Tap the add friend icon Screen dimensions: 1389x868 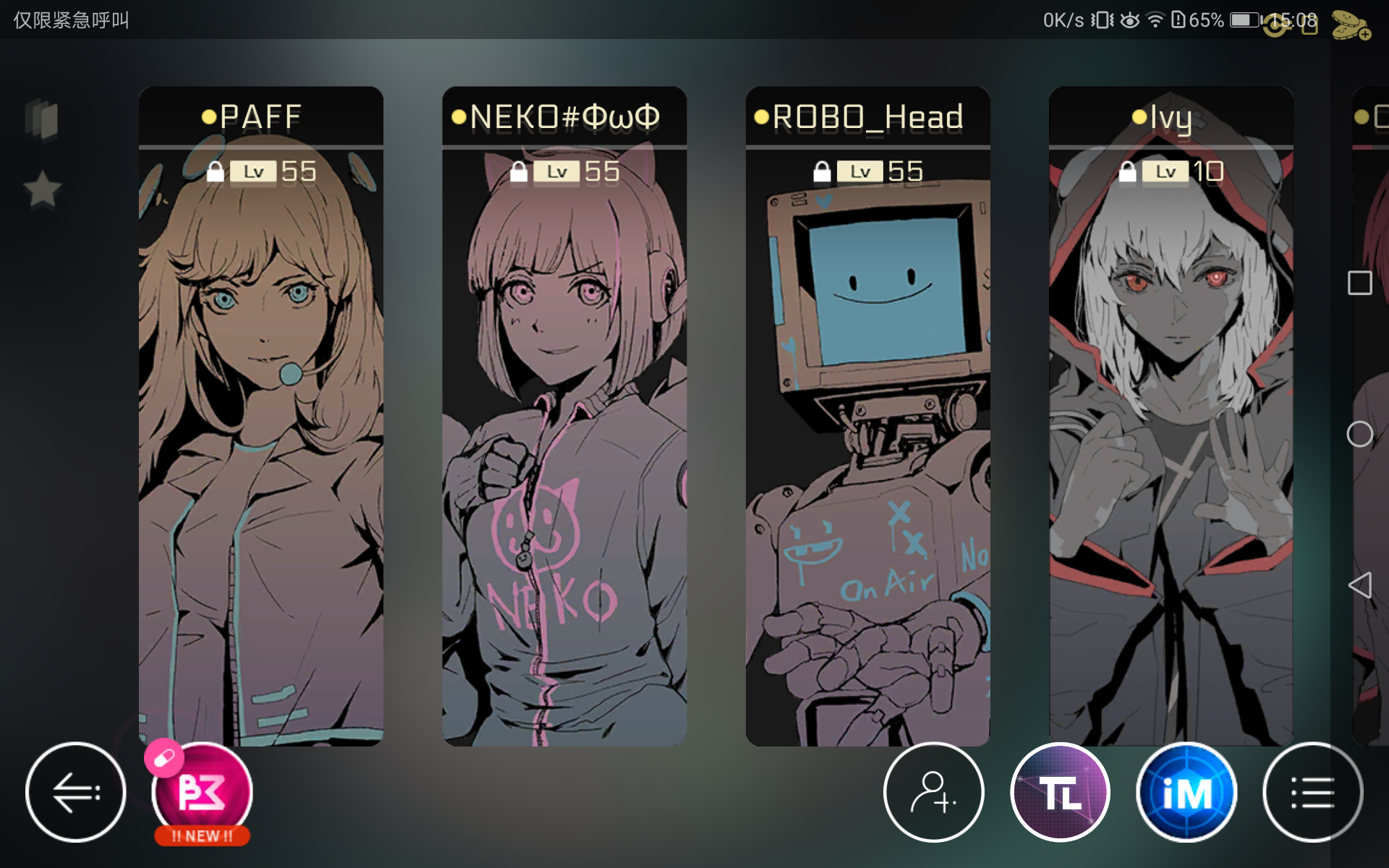[x=933, y=792]
